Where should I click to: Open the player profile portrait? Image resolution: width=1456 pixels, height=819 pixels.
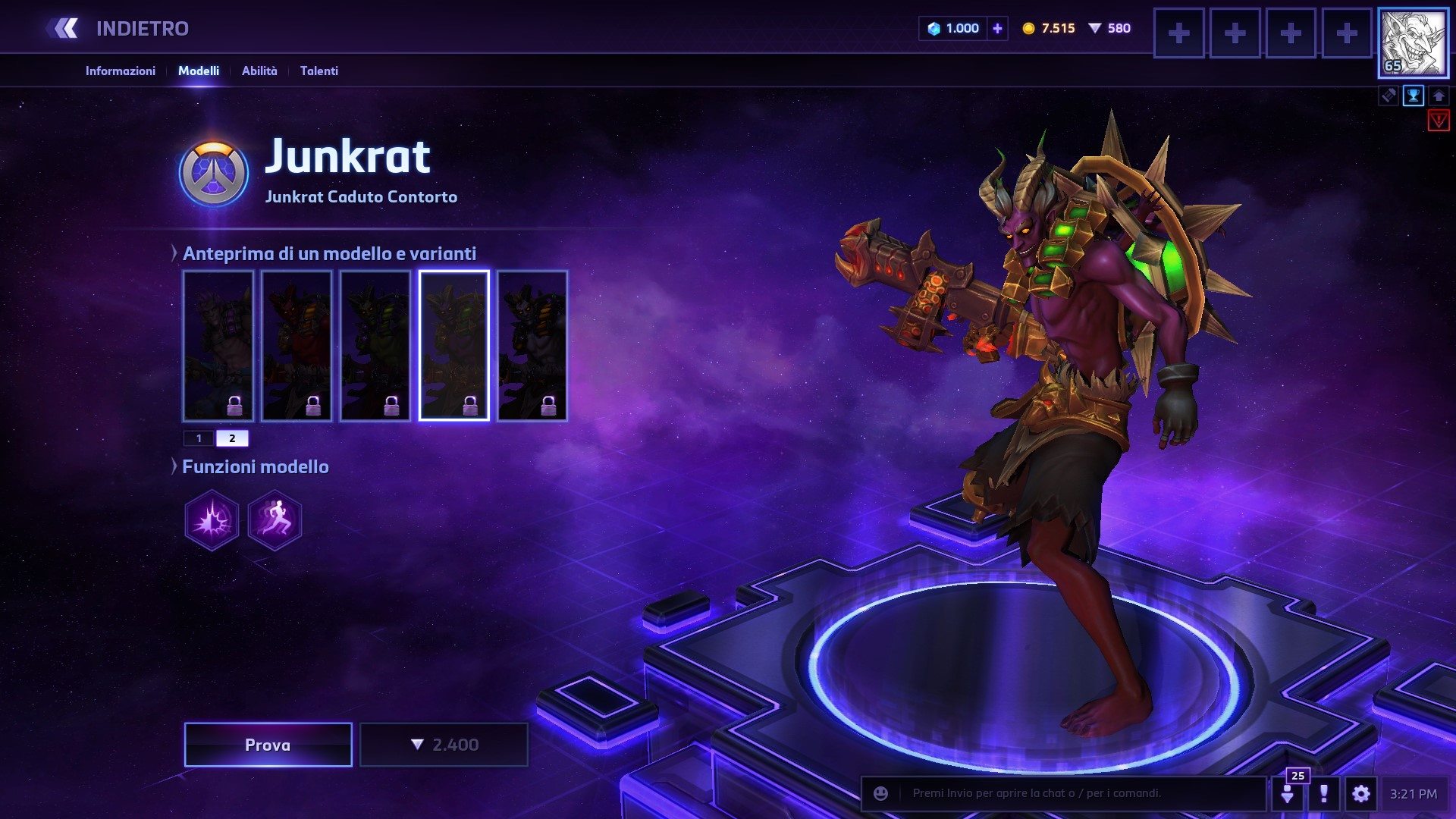1413,44
